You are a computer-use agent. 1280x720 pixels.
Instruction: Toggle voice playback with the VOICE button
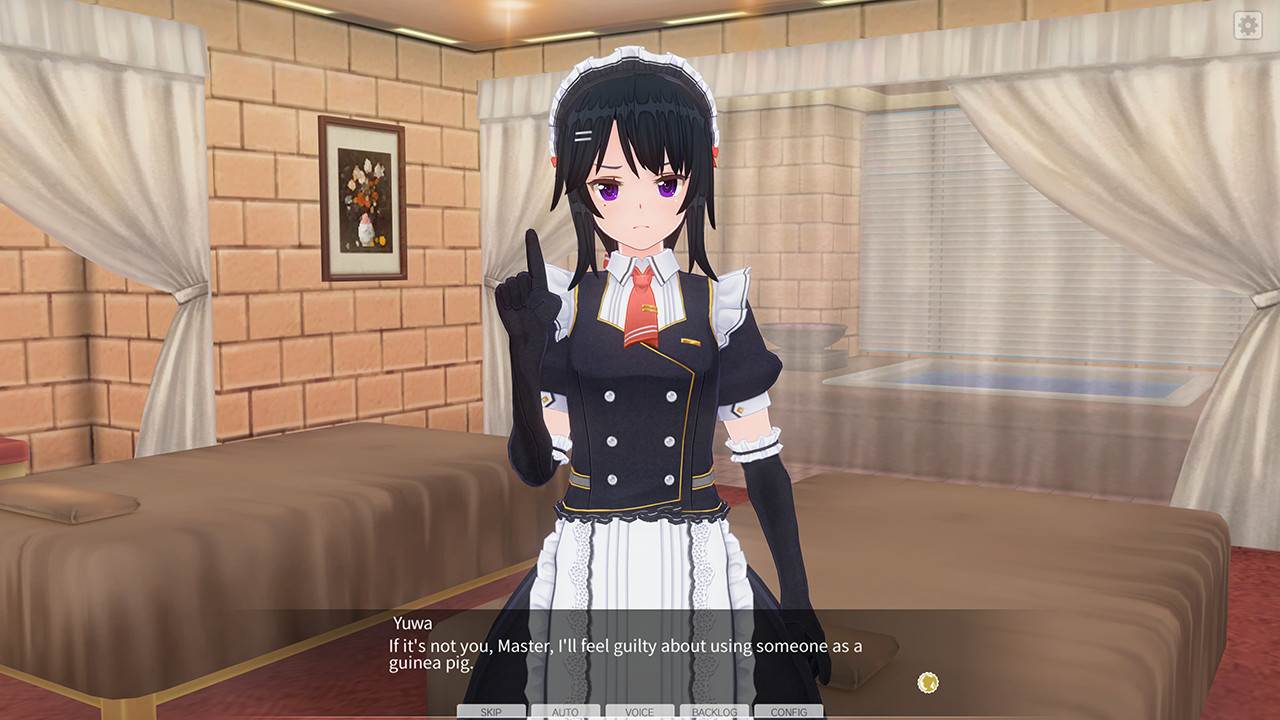pyautogui.click(x=638, y=711)
